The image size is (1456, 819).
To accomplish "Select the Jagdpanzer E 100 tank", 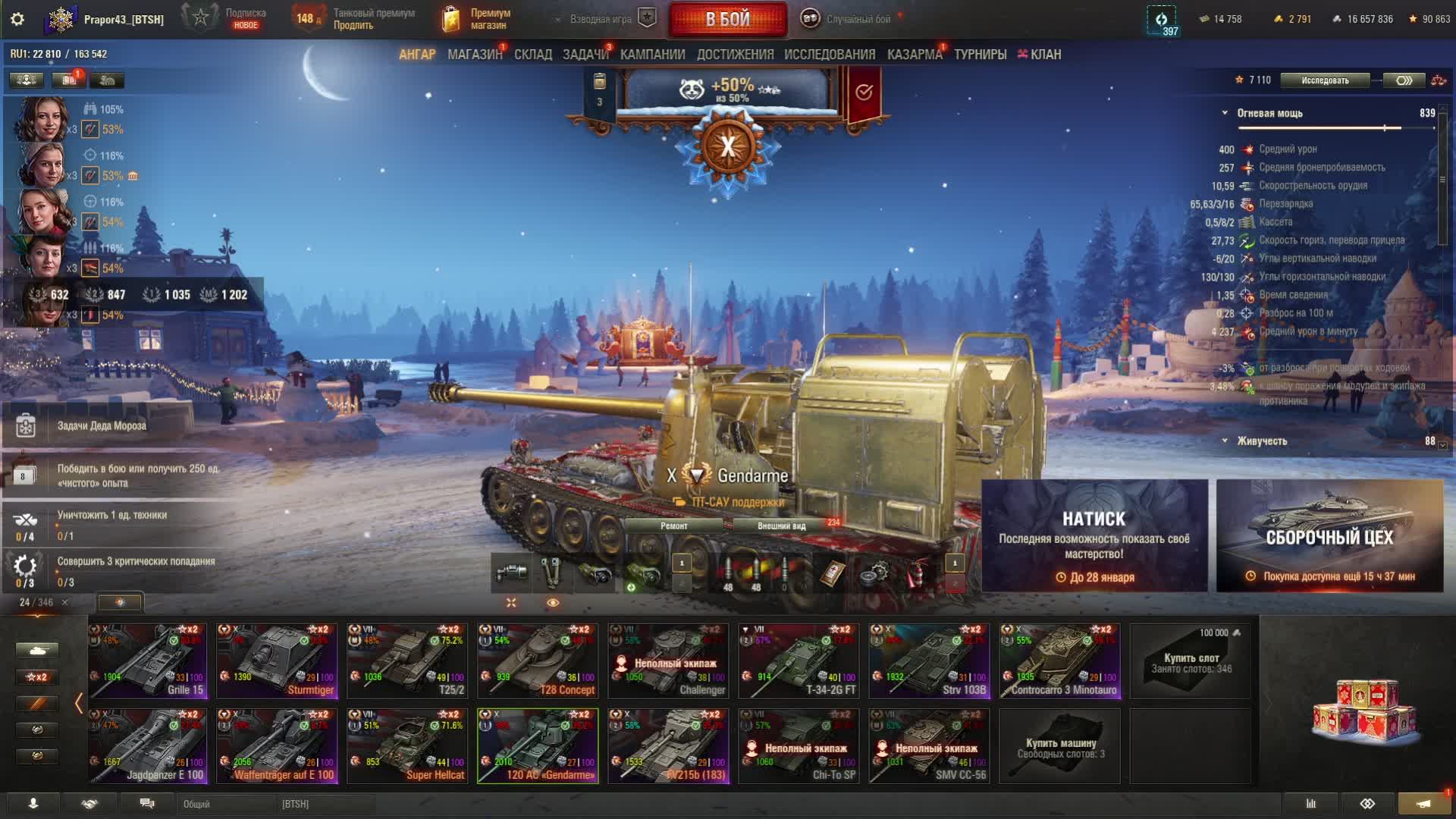I will [148, 745].
